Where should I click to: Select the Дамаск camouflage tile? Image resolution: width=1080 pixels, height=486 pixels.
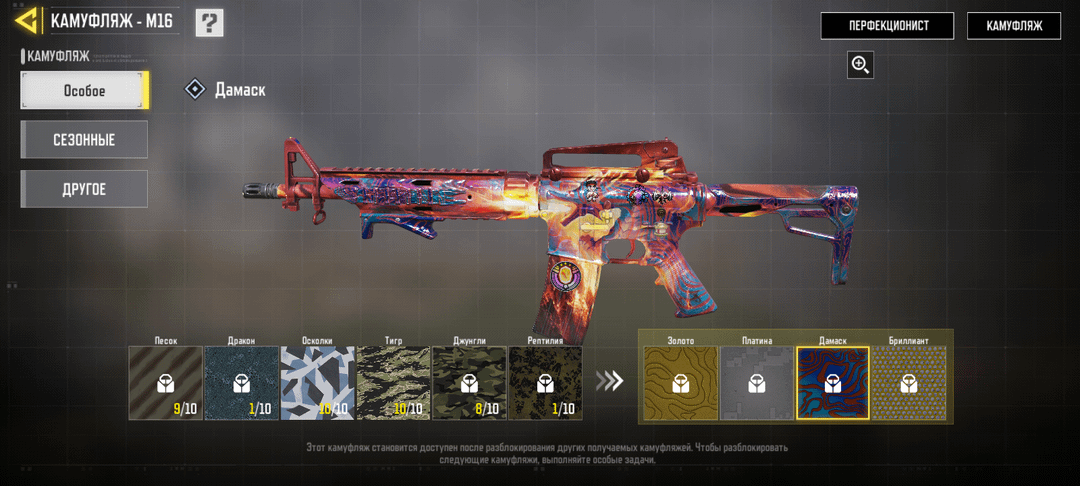pyautogui.click(x=832, y=383)
